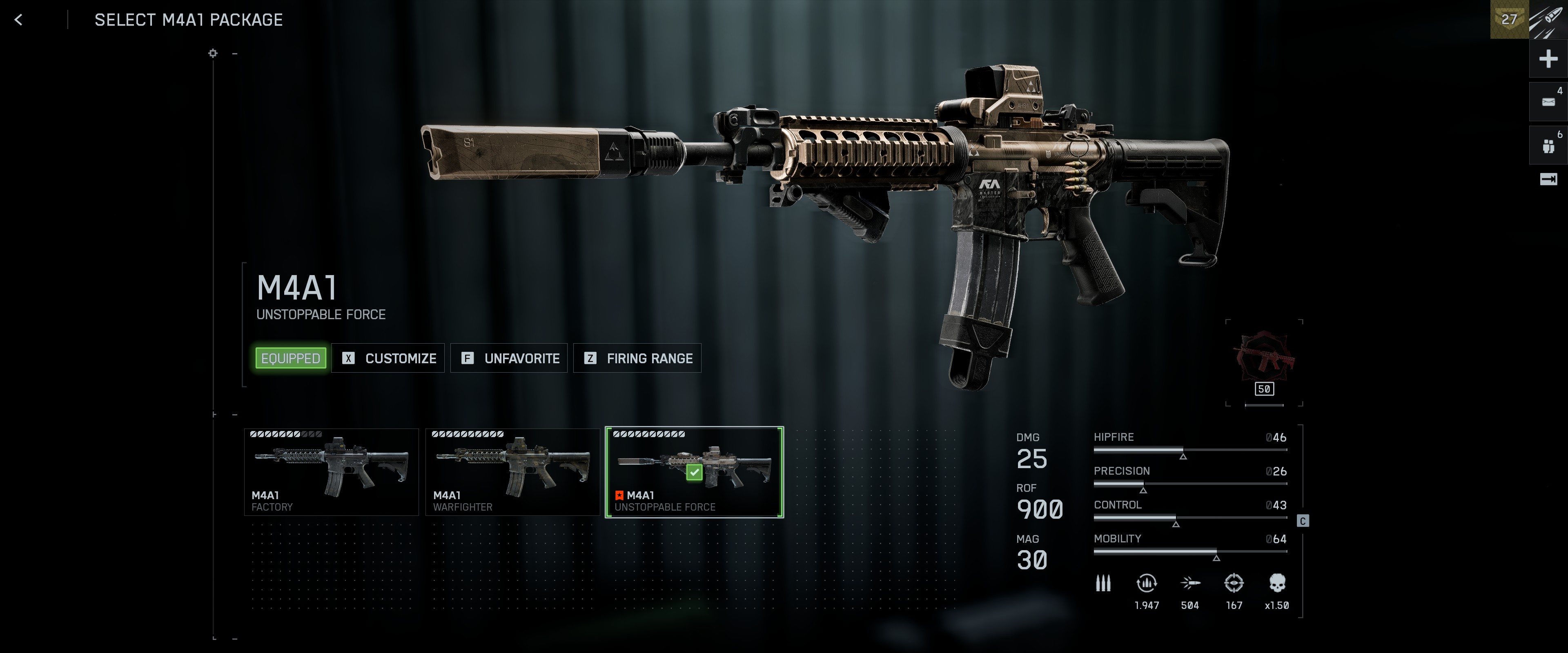Image resolution: width=1568 pixels, height=653 pixels.
Task: Go back using the top-left arrow
Action: click(x=18, y=20)
